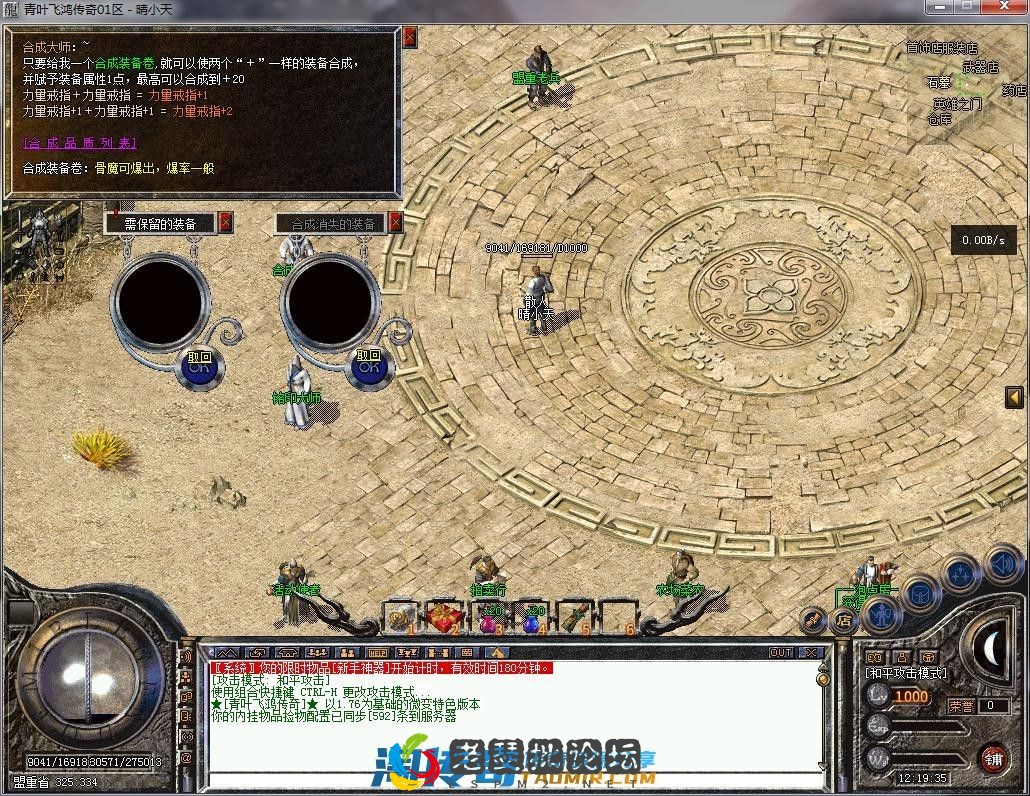Select the red gift box hotbar slot

point(445,617)
